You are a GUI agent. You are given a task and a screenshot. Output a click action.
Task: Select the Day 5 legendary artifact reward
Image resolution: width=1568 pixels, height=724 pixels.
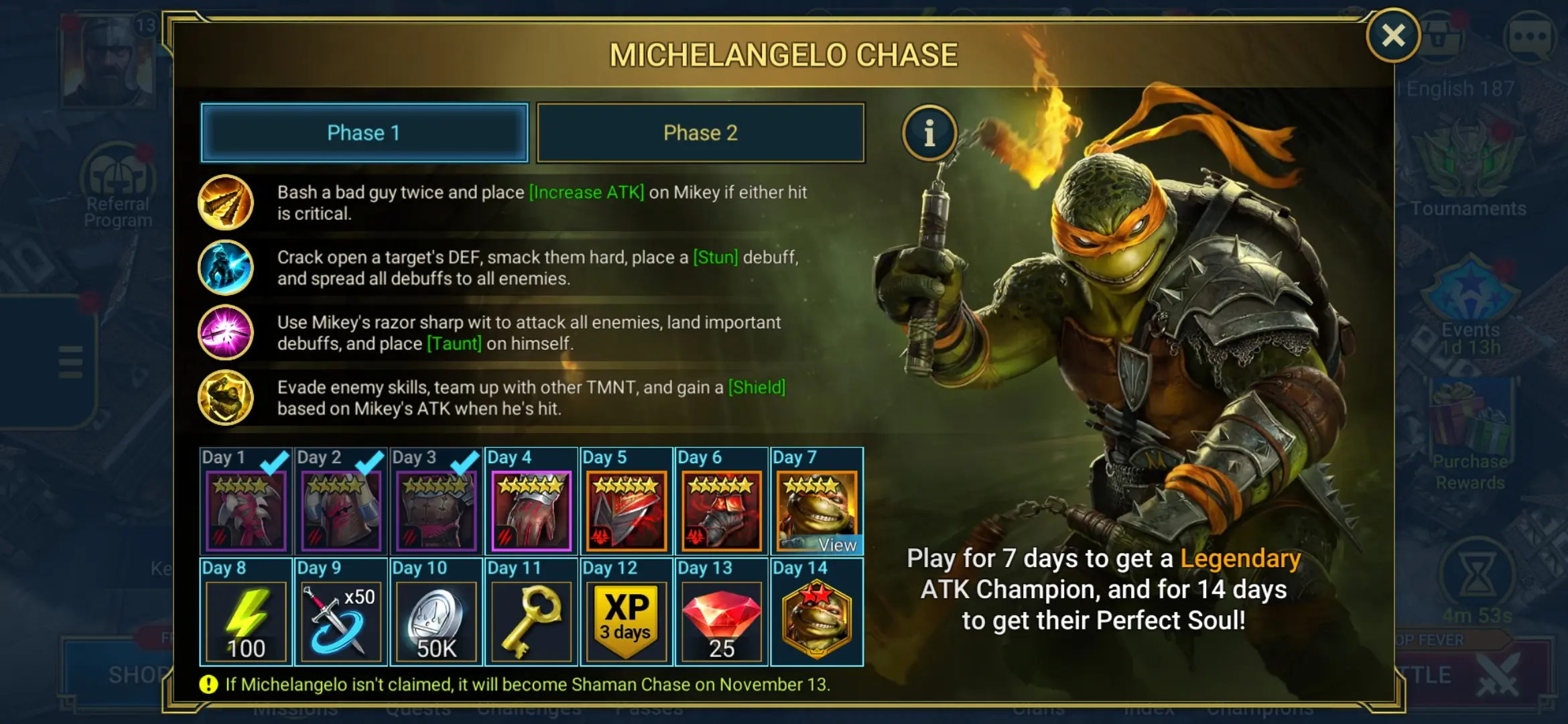[x=626, y=511]
